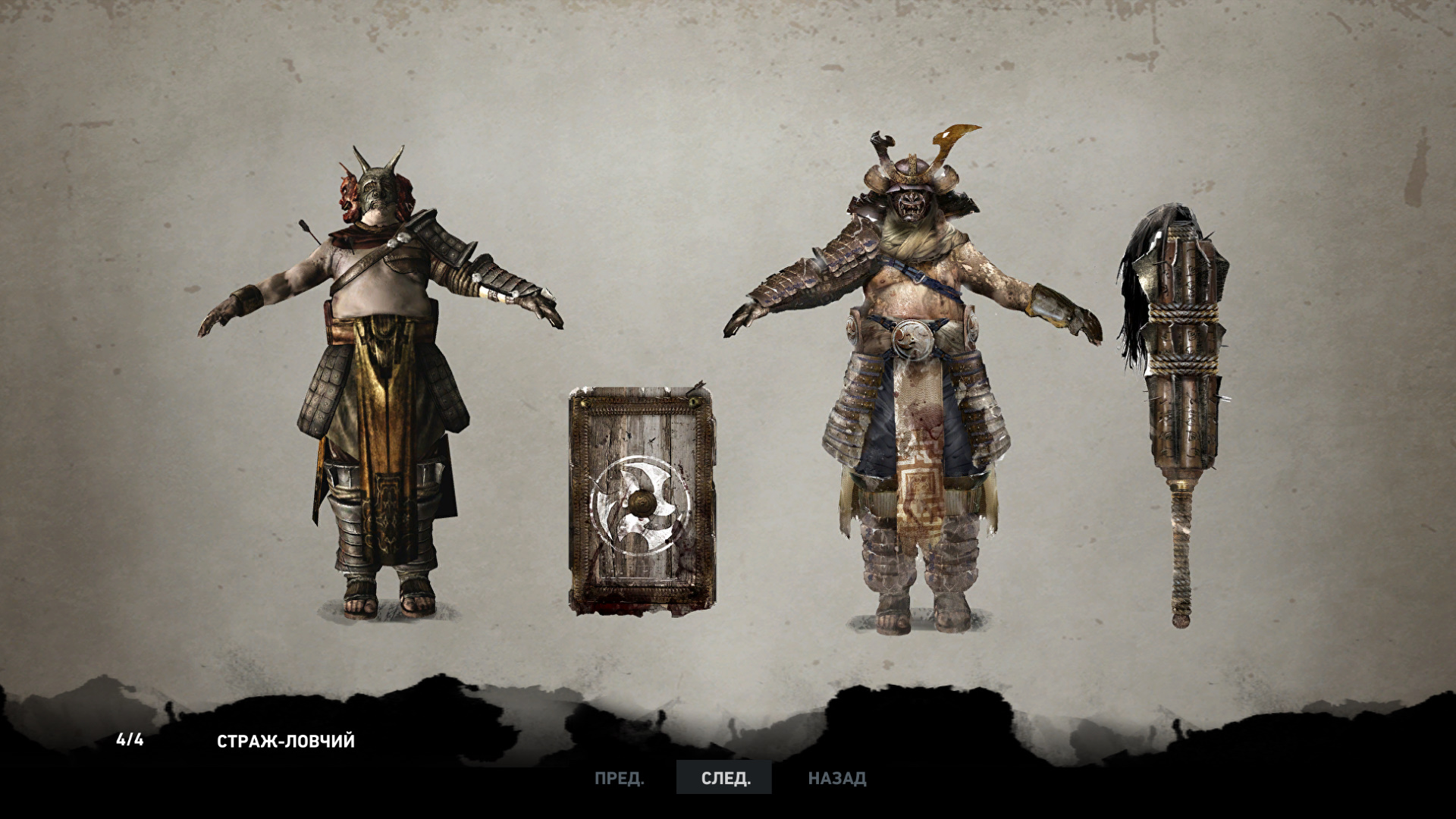Go to previous artwork with ПРЕД.
1456x819 pixels.
coord(619,778)
